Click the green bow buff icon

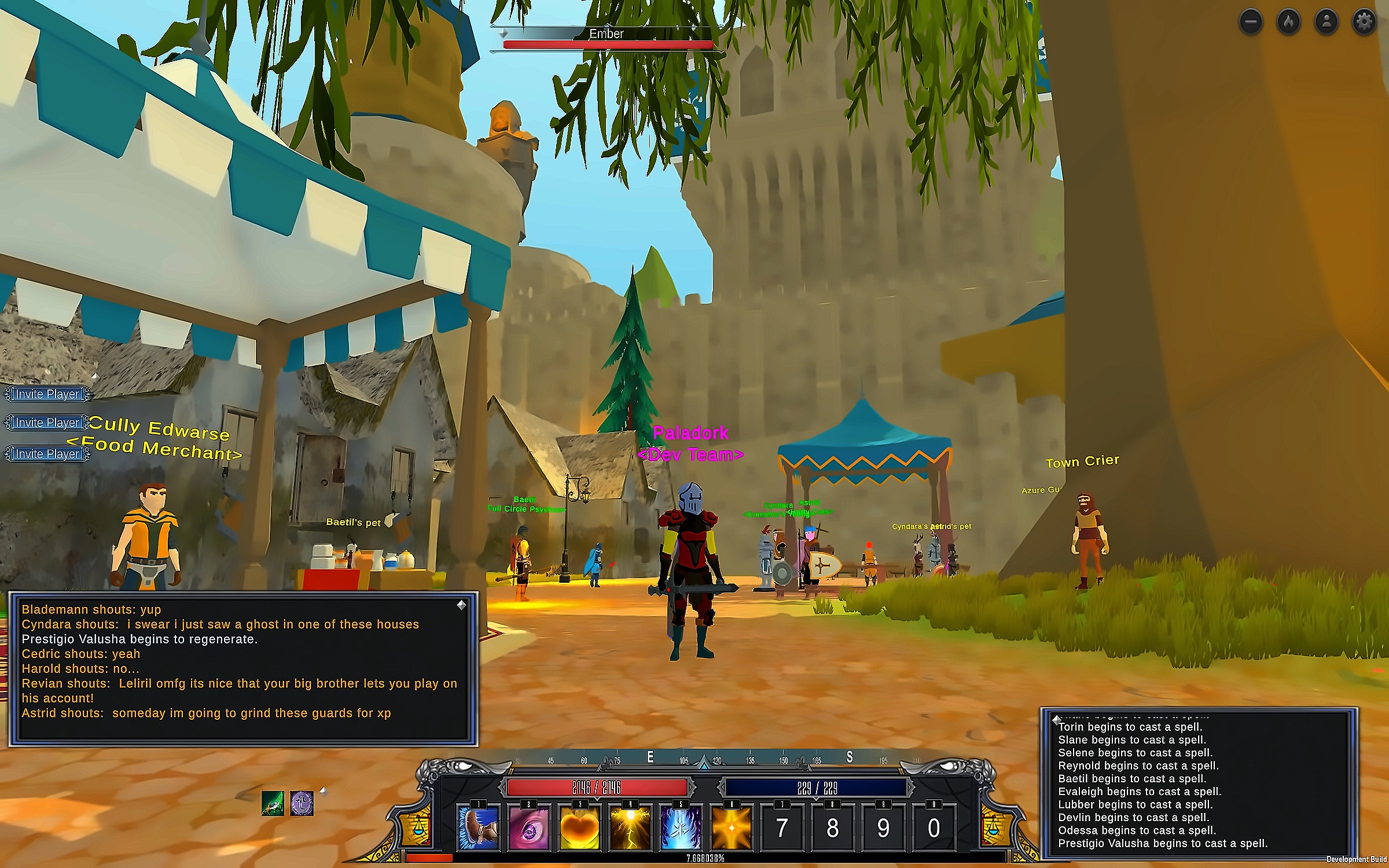click(273, 803)
